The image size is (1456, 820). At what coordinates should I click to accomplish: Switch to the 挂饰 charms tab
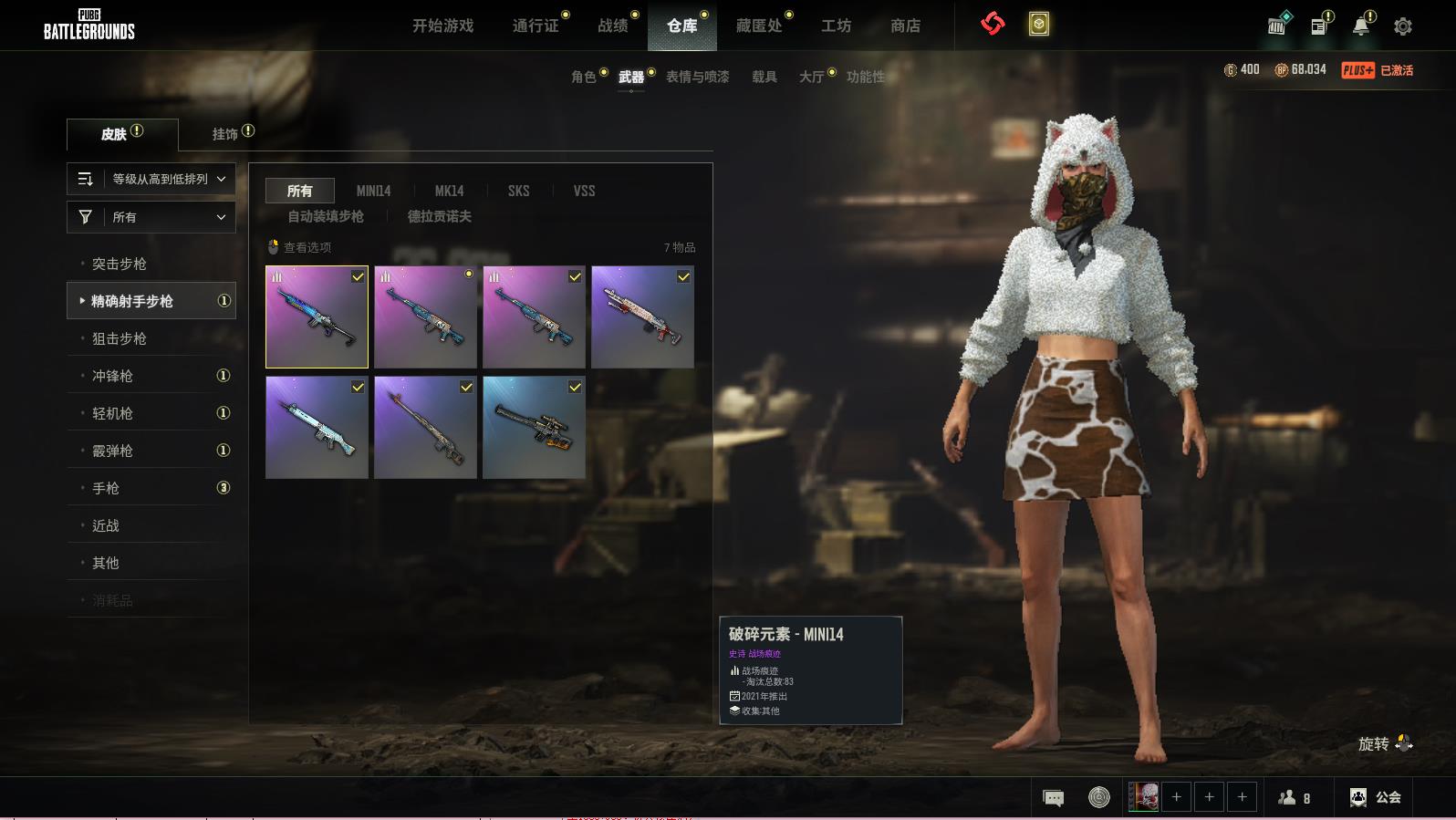click(225, 134)
